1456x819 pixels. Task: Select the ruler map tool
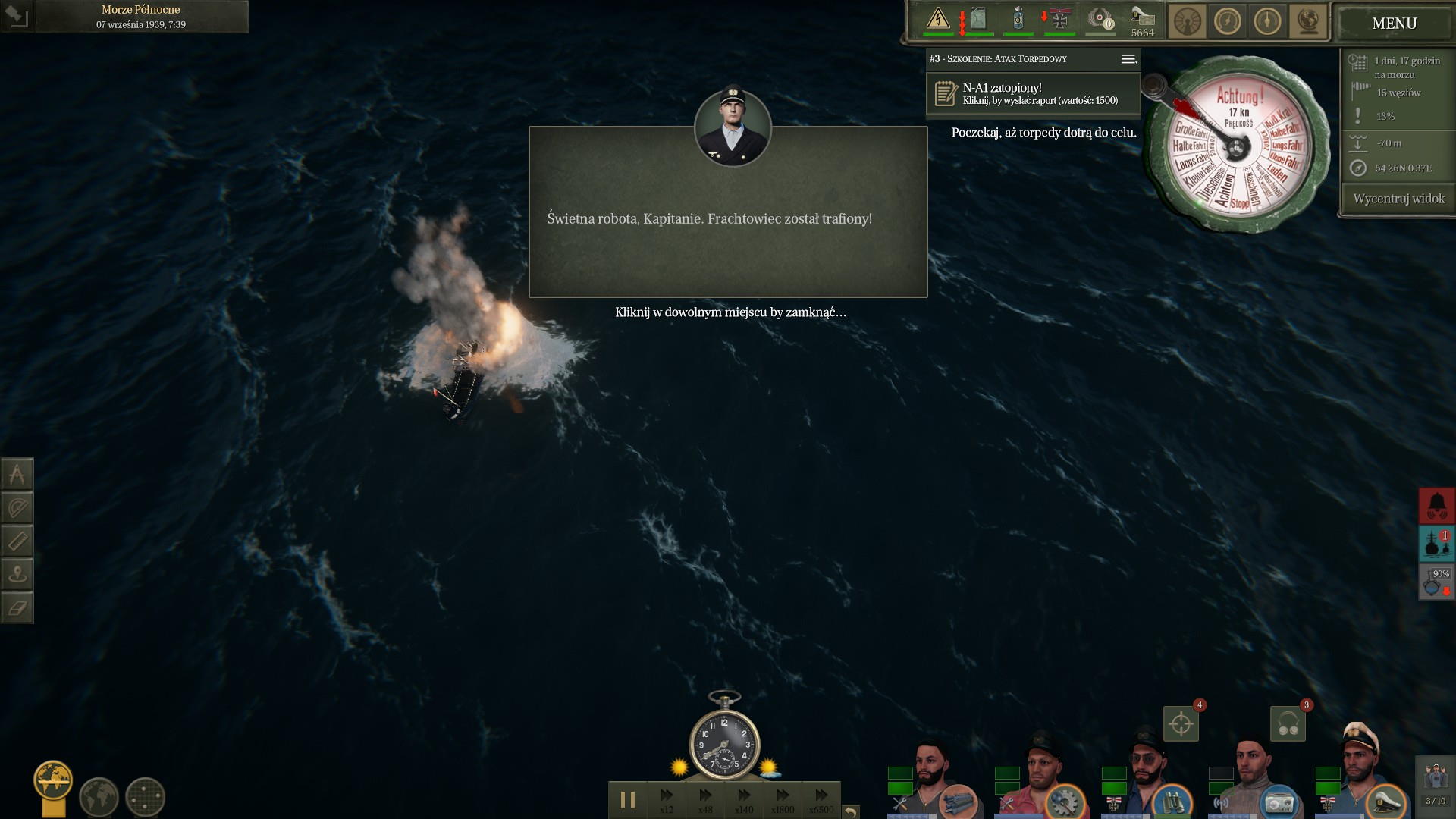coord(17,541)
